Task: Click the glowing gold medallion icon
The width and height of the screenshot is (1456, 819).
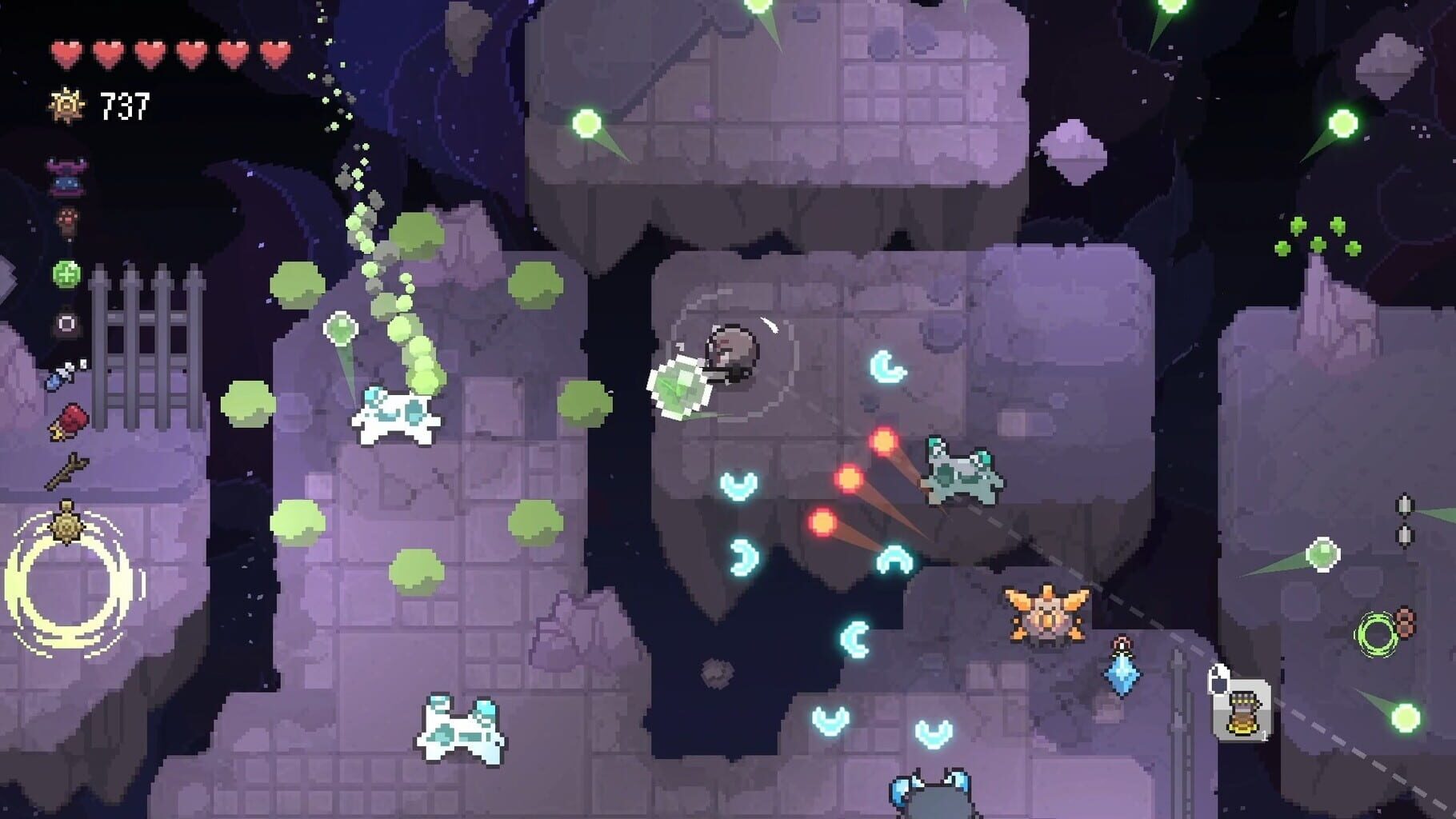Action: [x=68, y=521]
